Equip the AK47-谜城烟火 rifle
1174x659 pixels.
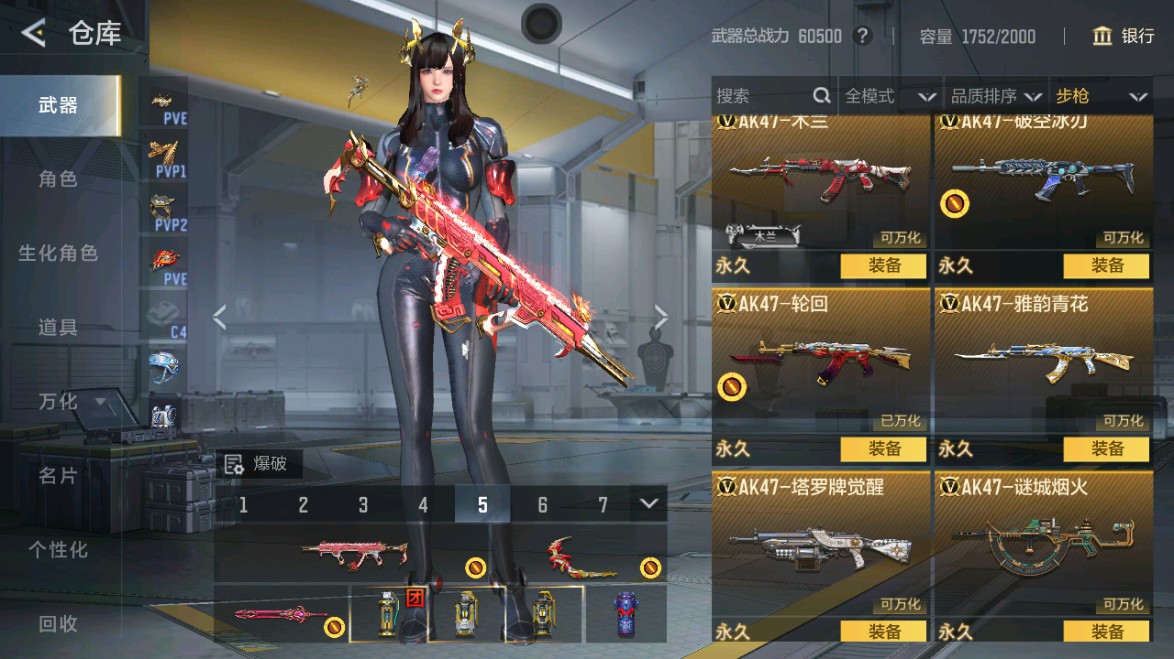(1107, 631)
